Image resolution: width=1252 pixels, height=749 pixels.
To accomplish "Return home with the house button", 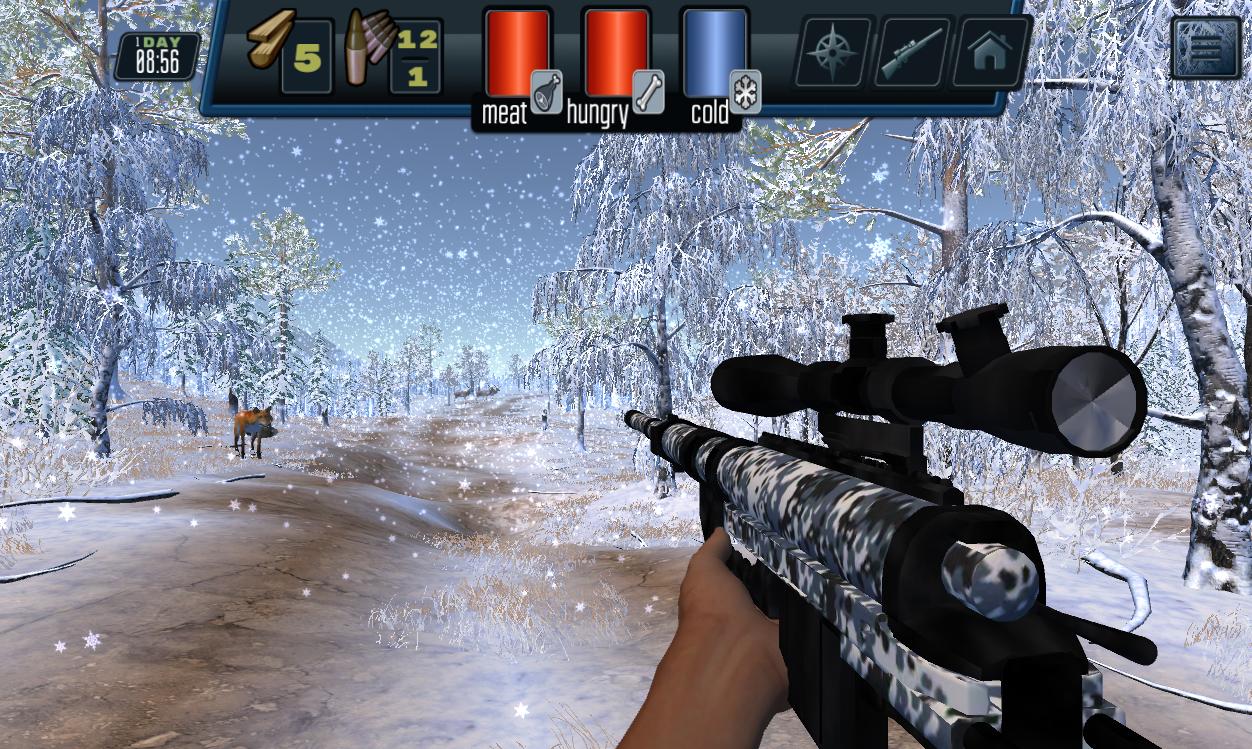I will point(989,52).
